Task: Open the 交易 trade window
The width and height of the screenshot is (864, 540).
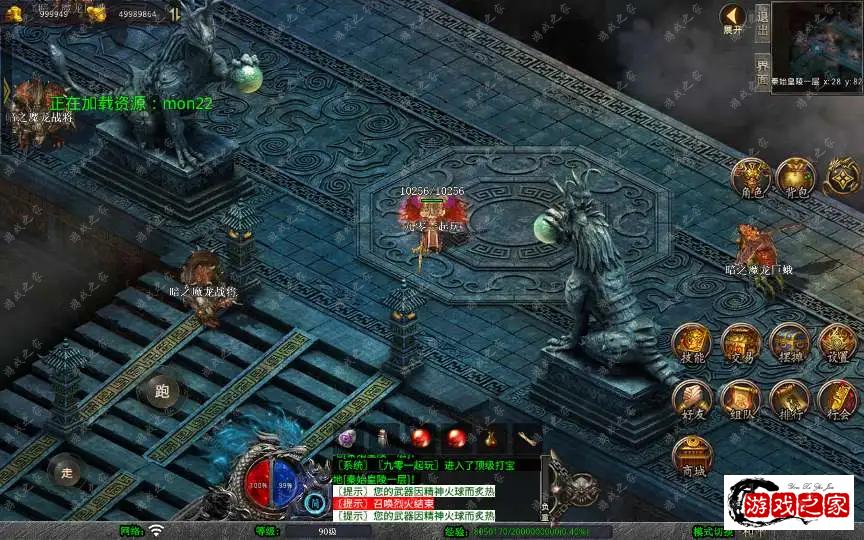Action: pos(741,342)
